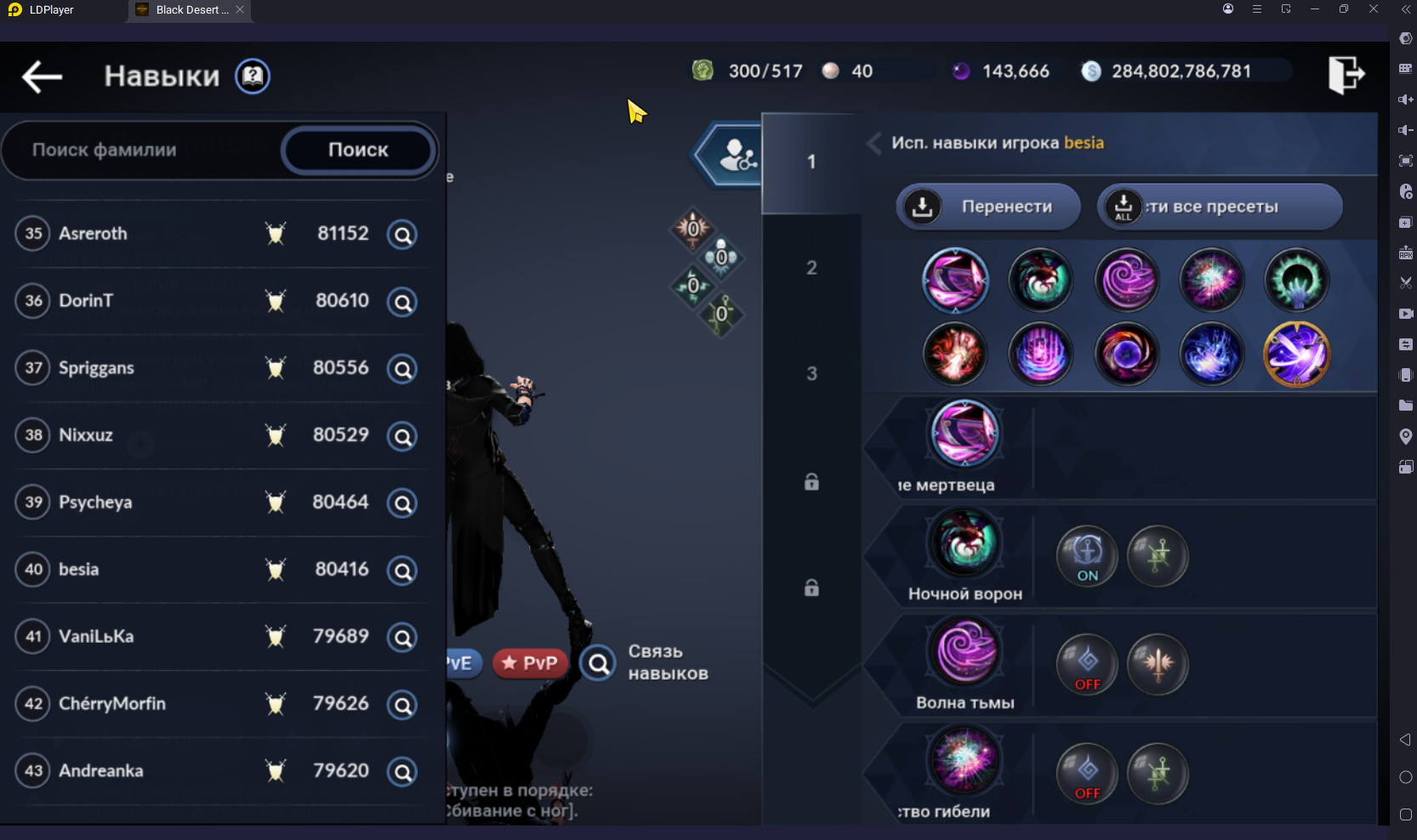This screenshot has height=840, width=1417.
Task: Click the family name search field
Action: click(140, 150)
